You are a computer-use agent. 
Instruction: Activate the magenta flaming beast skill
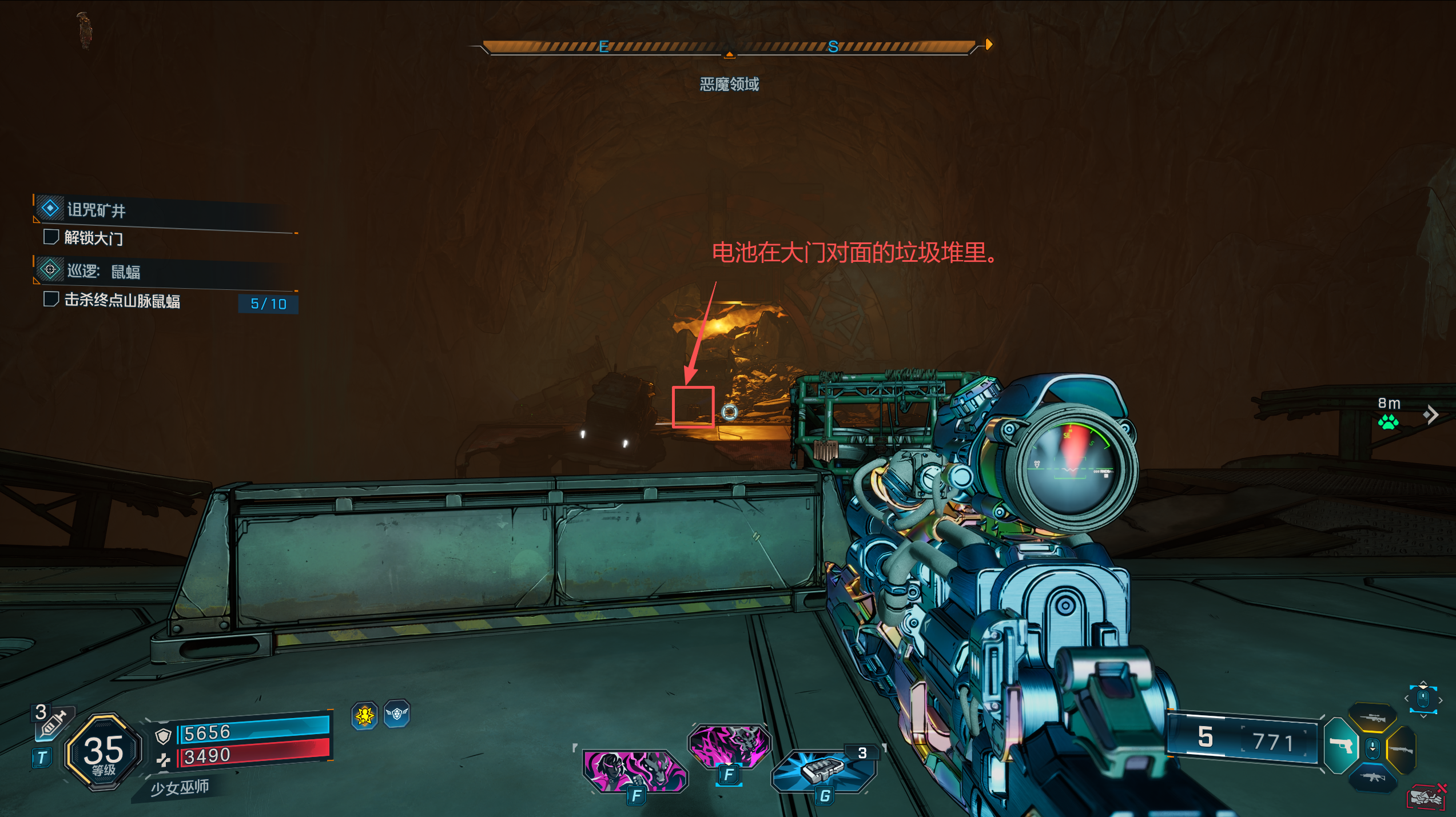click(729, 746)
